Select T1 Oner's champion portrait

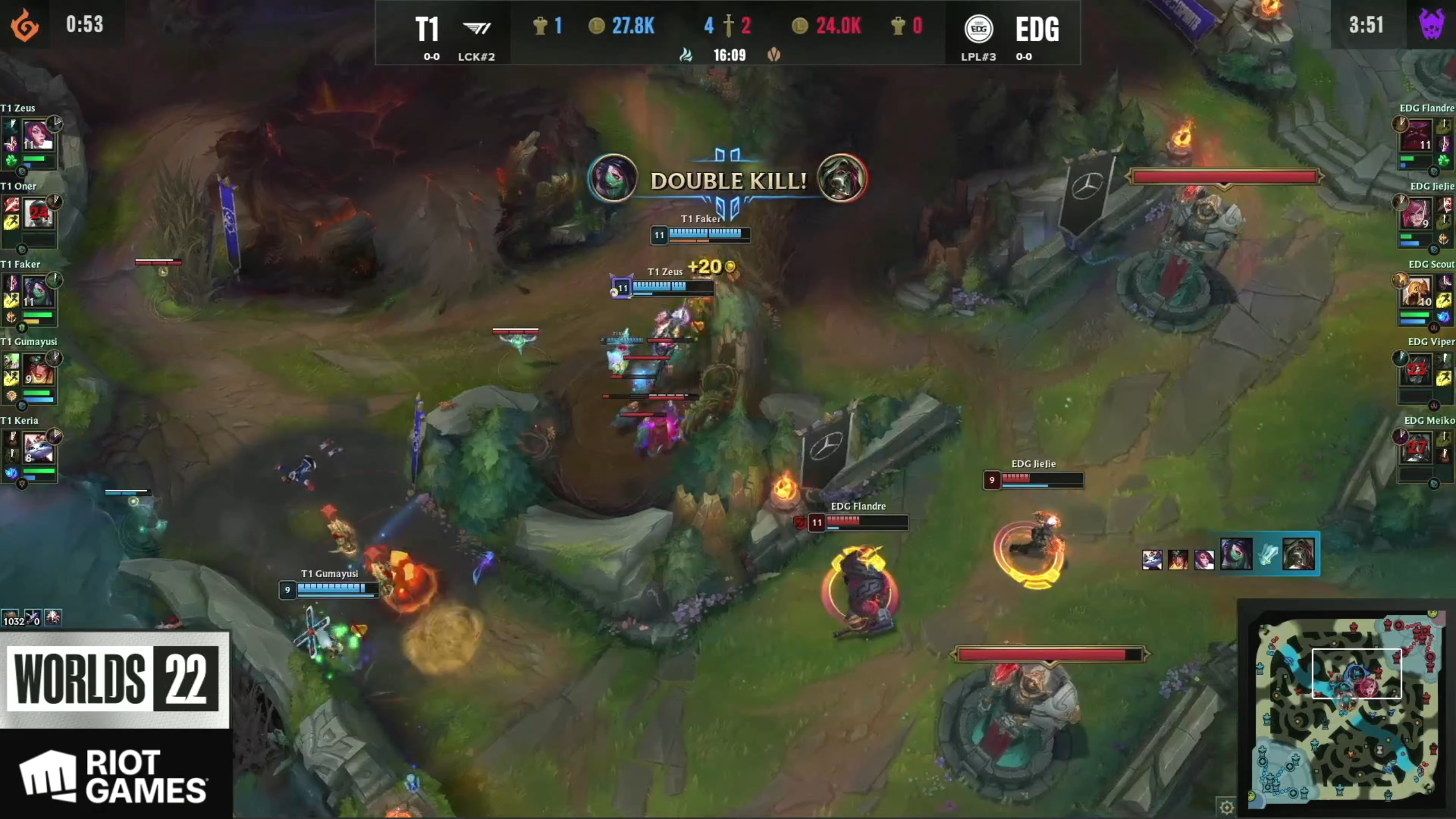pos(38,214)
